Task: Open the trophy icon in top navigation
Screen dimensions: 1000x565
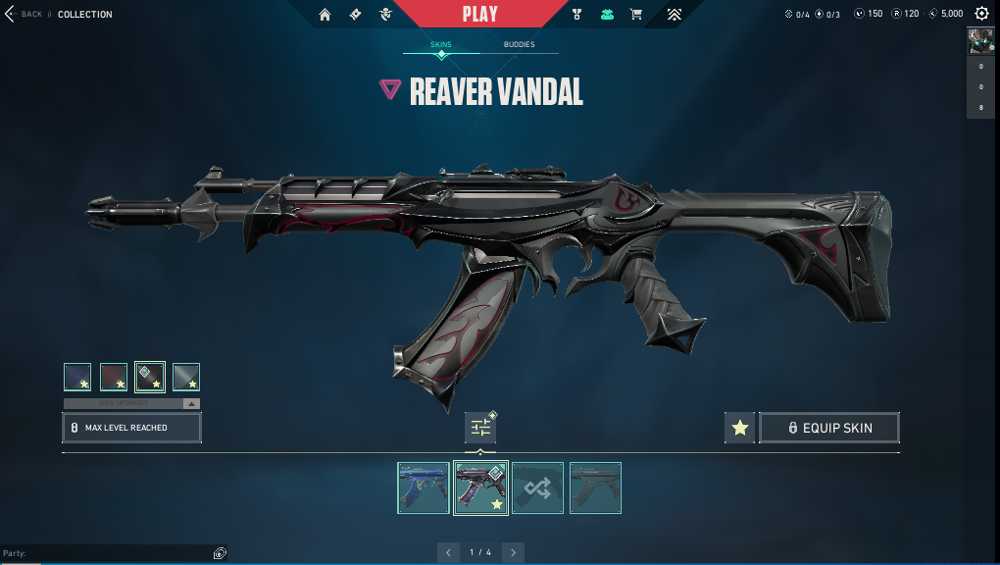Action: (577, 14)
